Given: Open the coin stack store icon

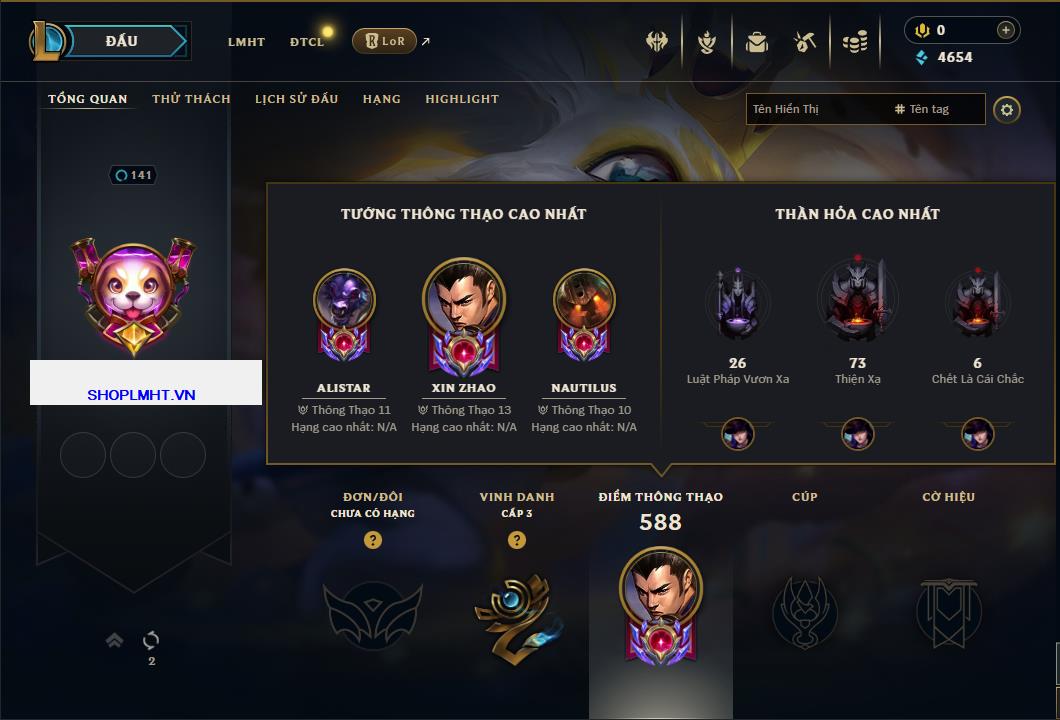Looking at the screenshot, I should 854,42.
